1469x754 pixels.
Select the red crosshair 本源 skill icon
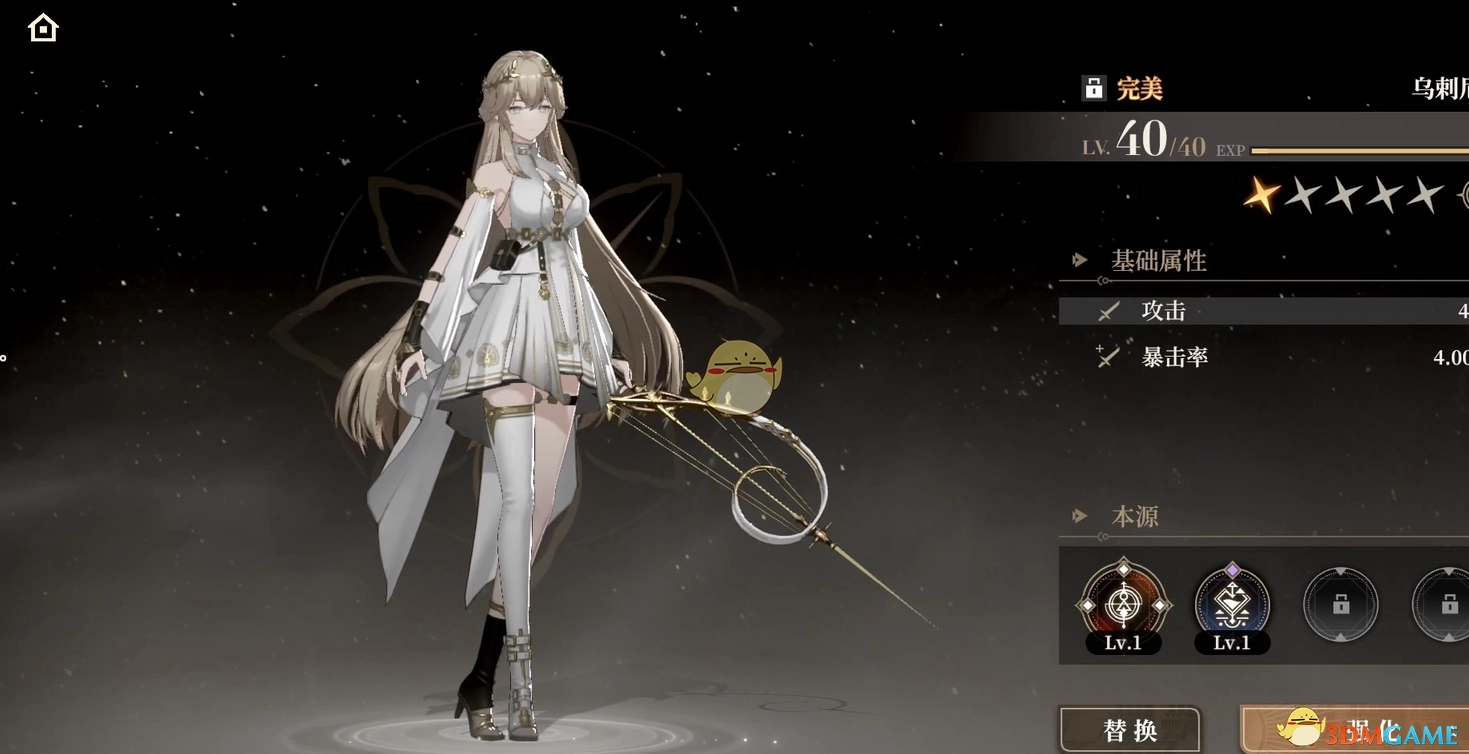point(1123,604)
